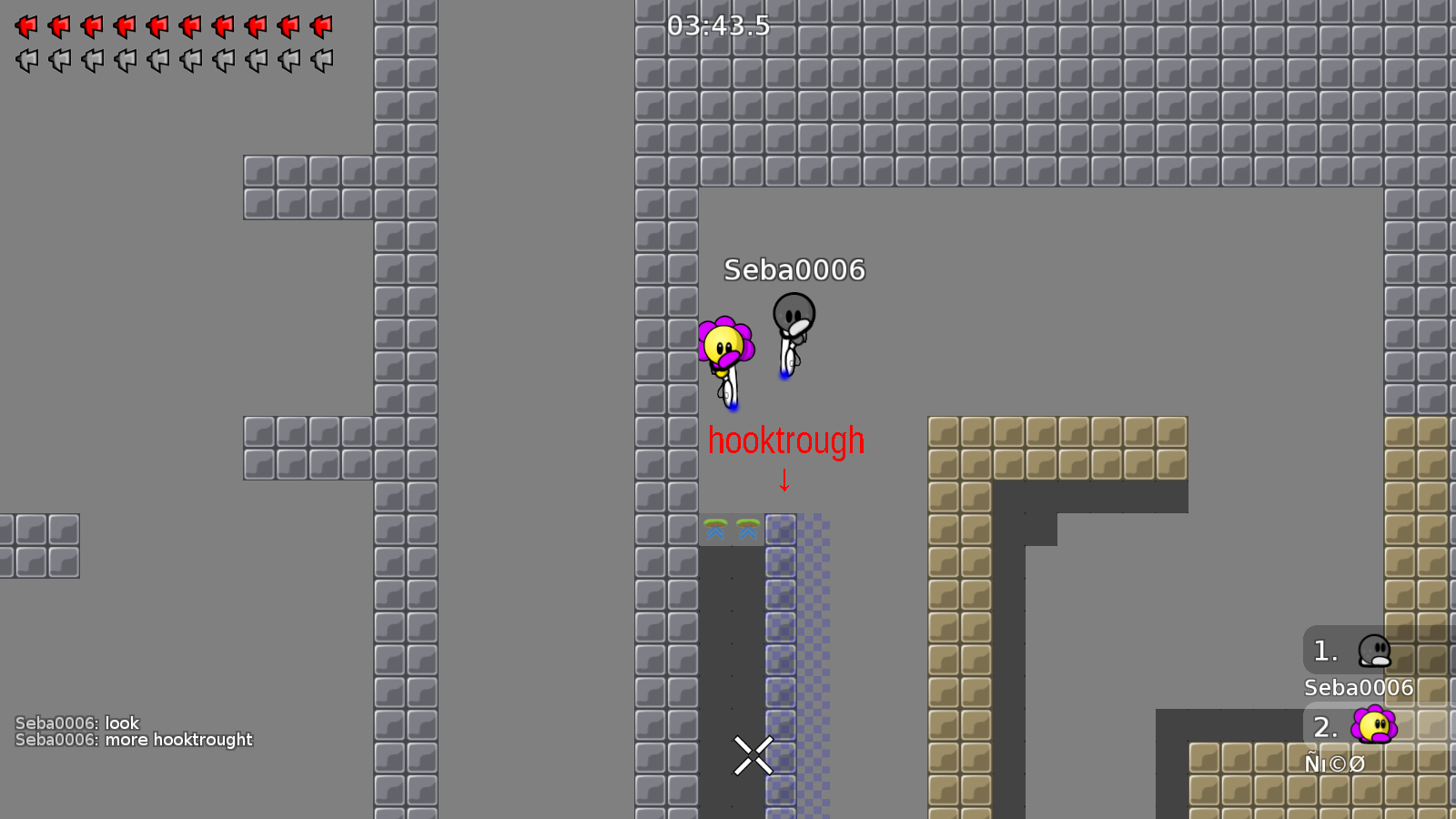Screen dimensions: 1456x819
Task: Click the fifth grey flag icon
Action: point(157,60)
